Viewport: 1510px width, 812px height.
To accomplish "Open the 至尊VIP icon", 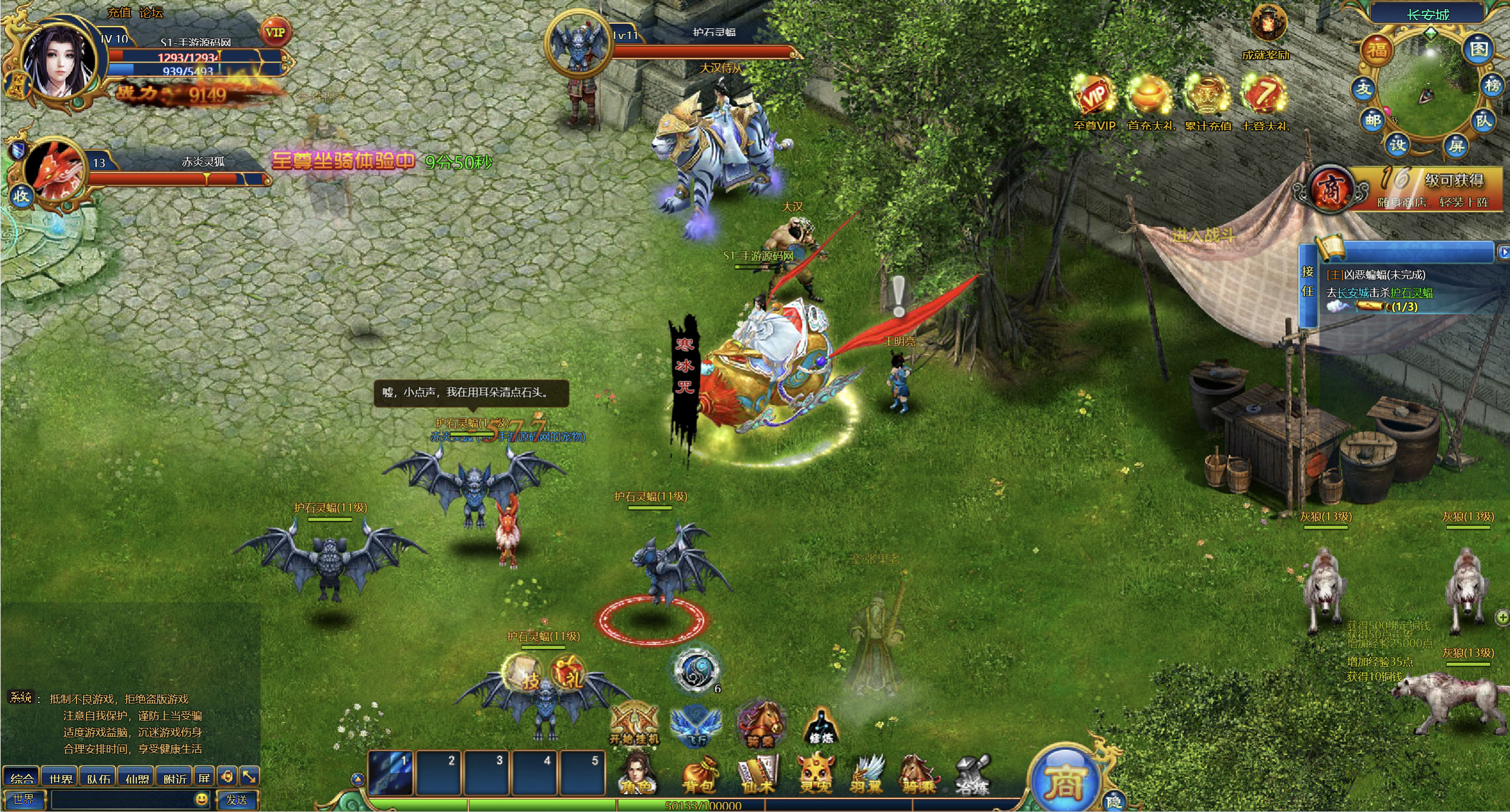I will tap(1094, 98).
